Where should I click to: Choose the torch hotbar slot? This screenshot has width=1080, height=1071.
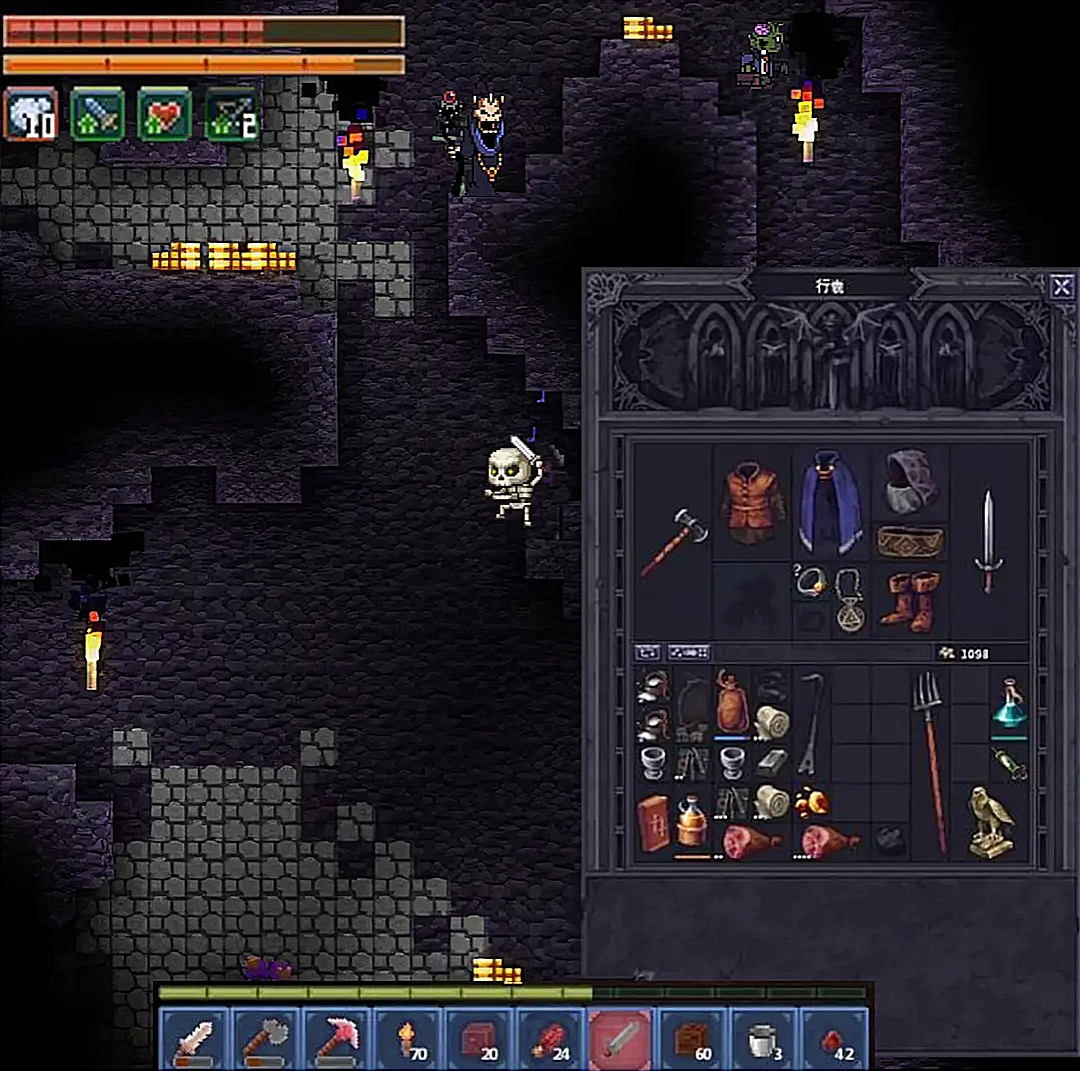pyautogui.click(x=408, y=1039)
